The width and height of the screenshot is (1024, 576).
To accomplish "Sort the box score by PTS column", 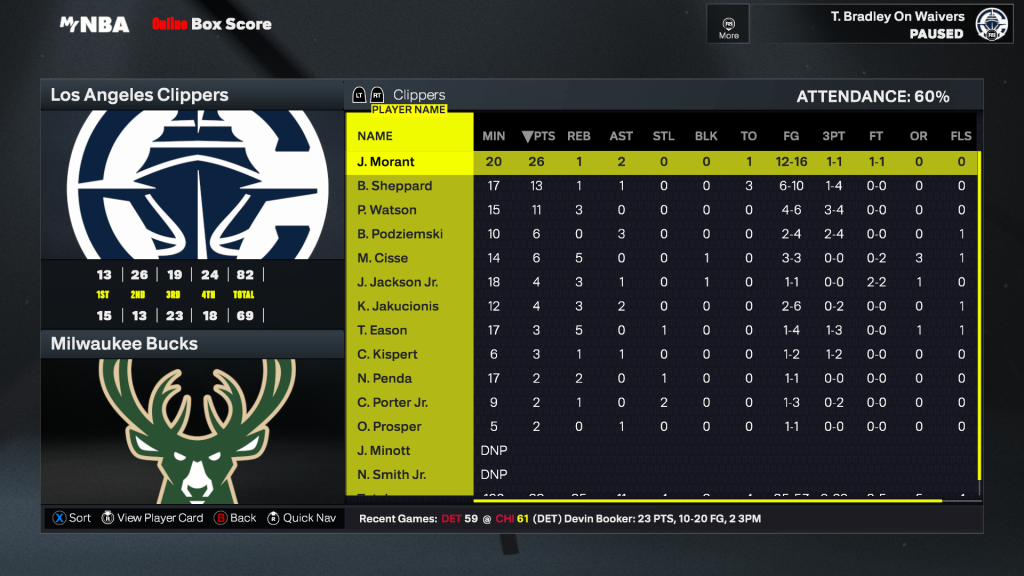I will tap(538, 136).
